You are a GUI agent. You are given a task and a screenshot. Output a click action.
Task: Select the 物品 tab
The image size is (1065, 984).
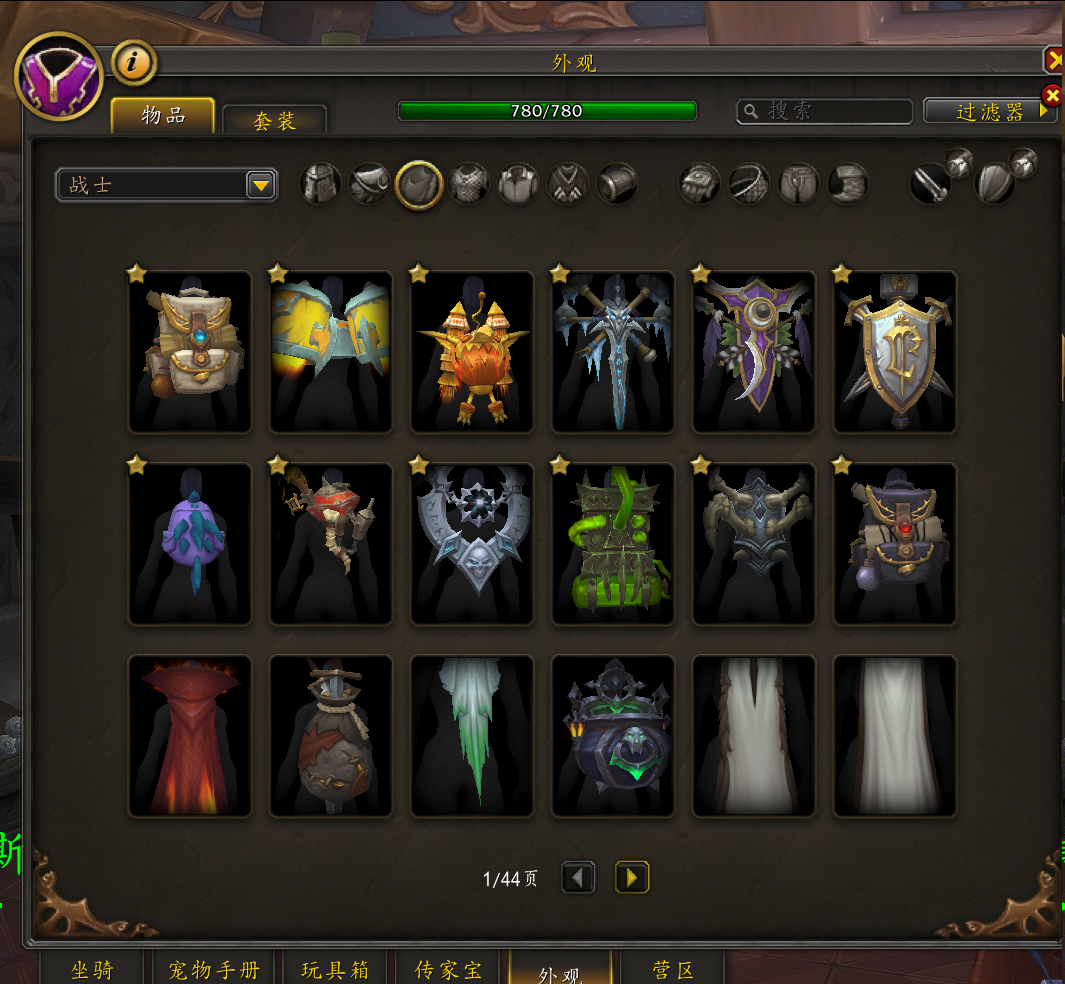[163, 116]
